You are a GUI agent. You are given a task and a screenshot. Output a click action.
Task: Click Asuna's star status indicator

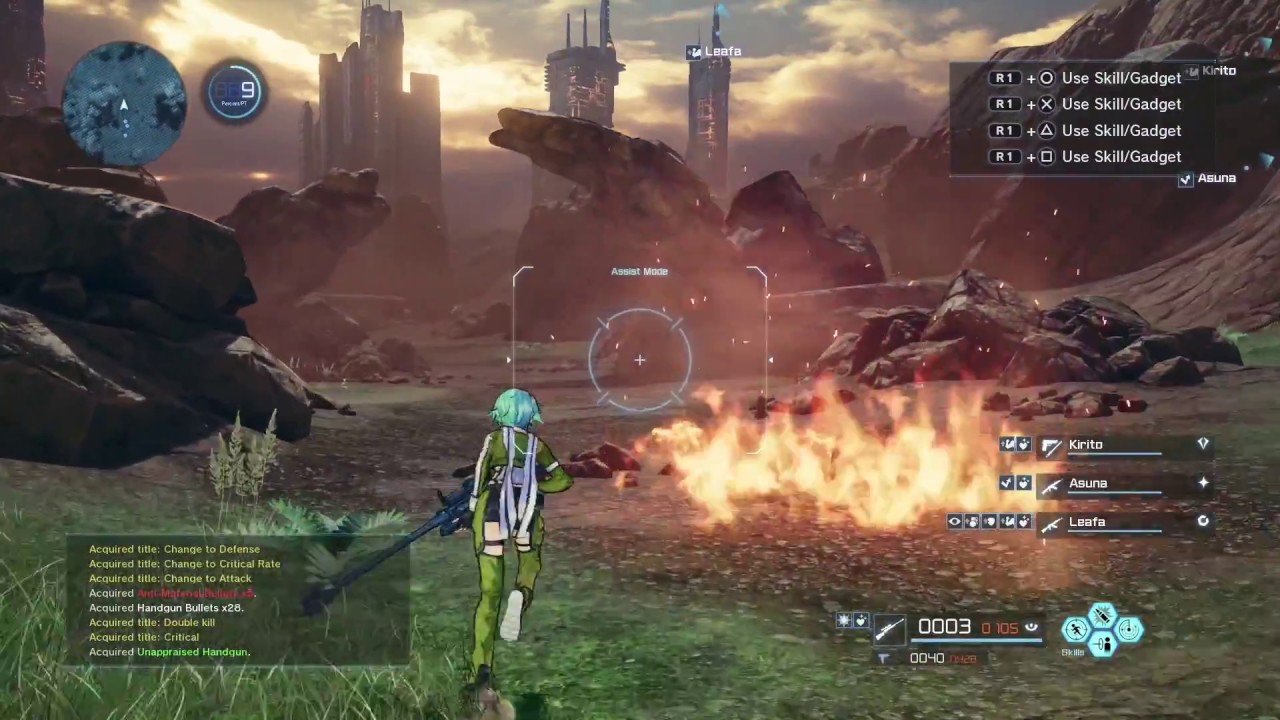pyautogui.click(x=1204, y=482)
